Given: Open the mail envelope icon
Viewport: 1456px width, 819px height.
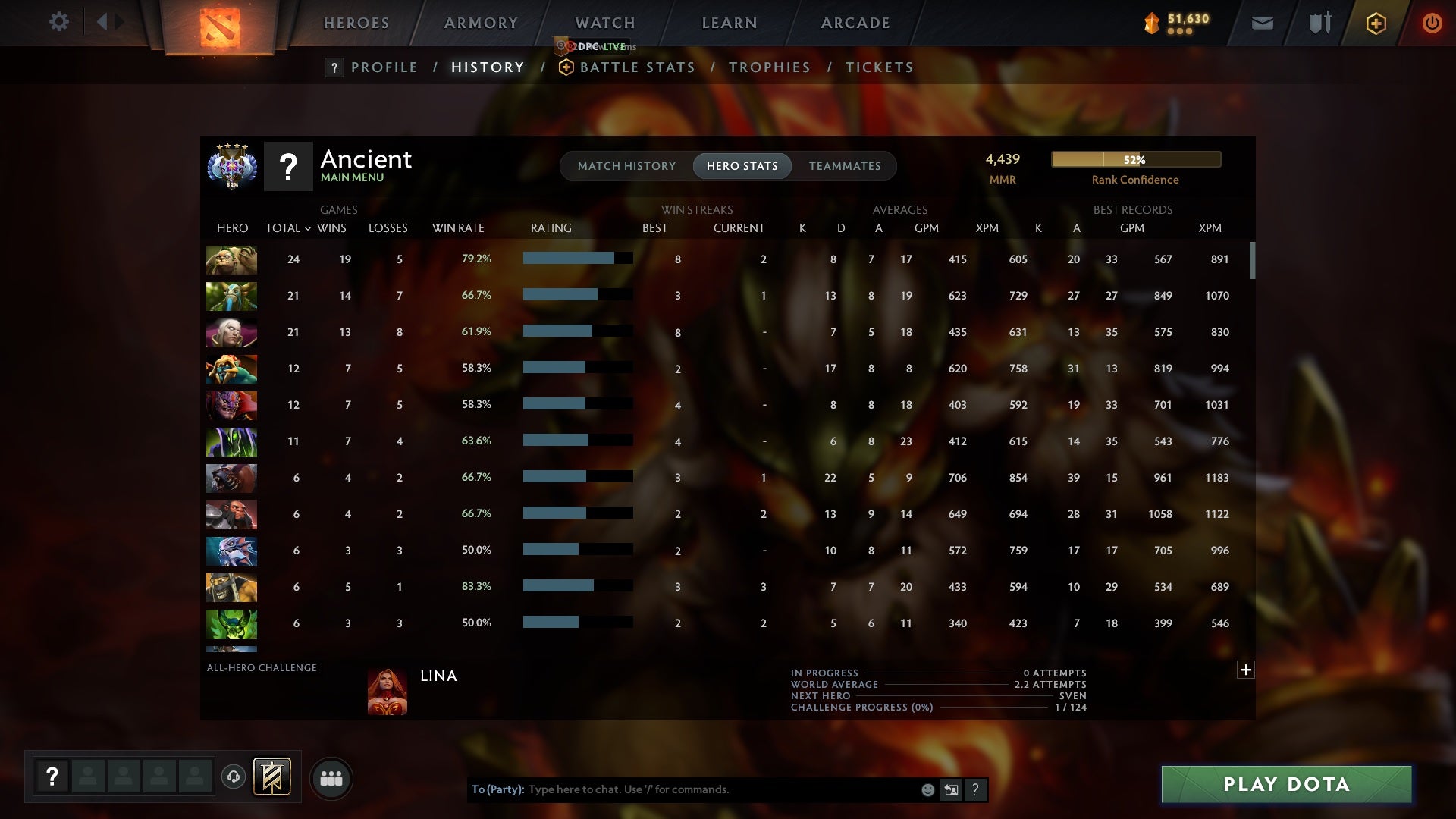Looking at the screenshot, I should [1261, 23].
